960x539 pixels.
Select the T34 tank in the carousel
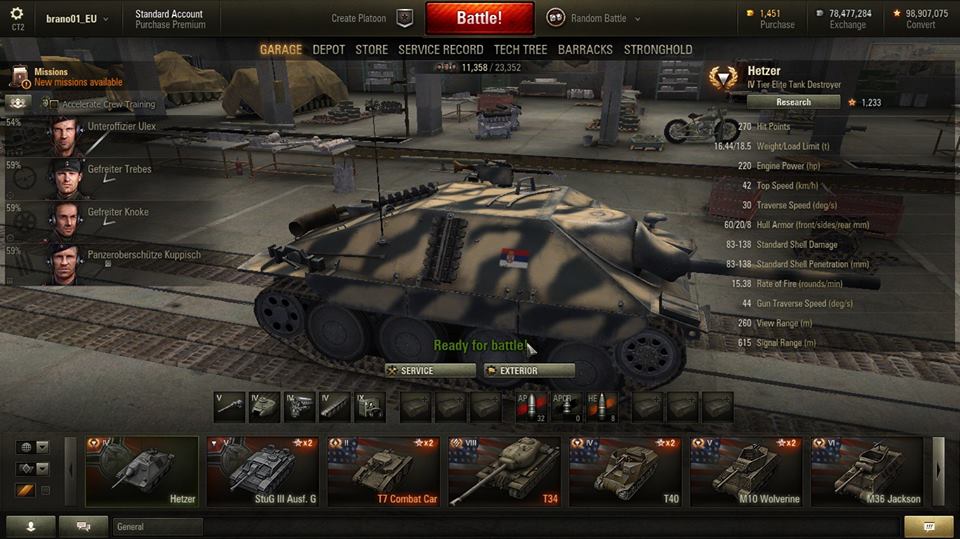pyautogui.click(x=504, y=471)
